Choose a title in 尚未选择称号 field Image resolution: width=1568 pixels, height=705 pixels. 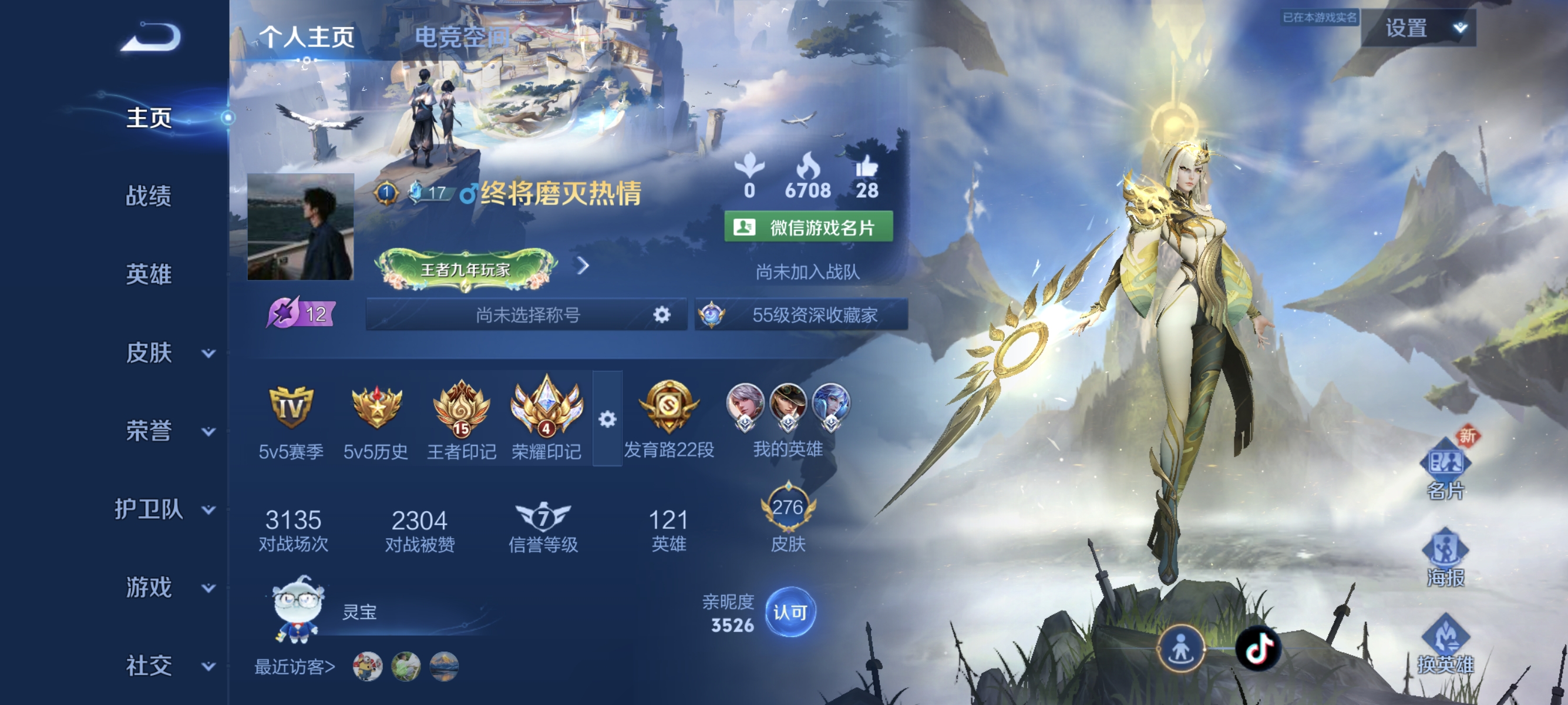(527, 315)
